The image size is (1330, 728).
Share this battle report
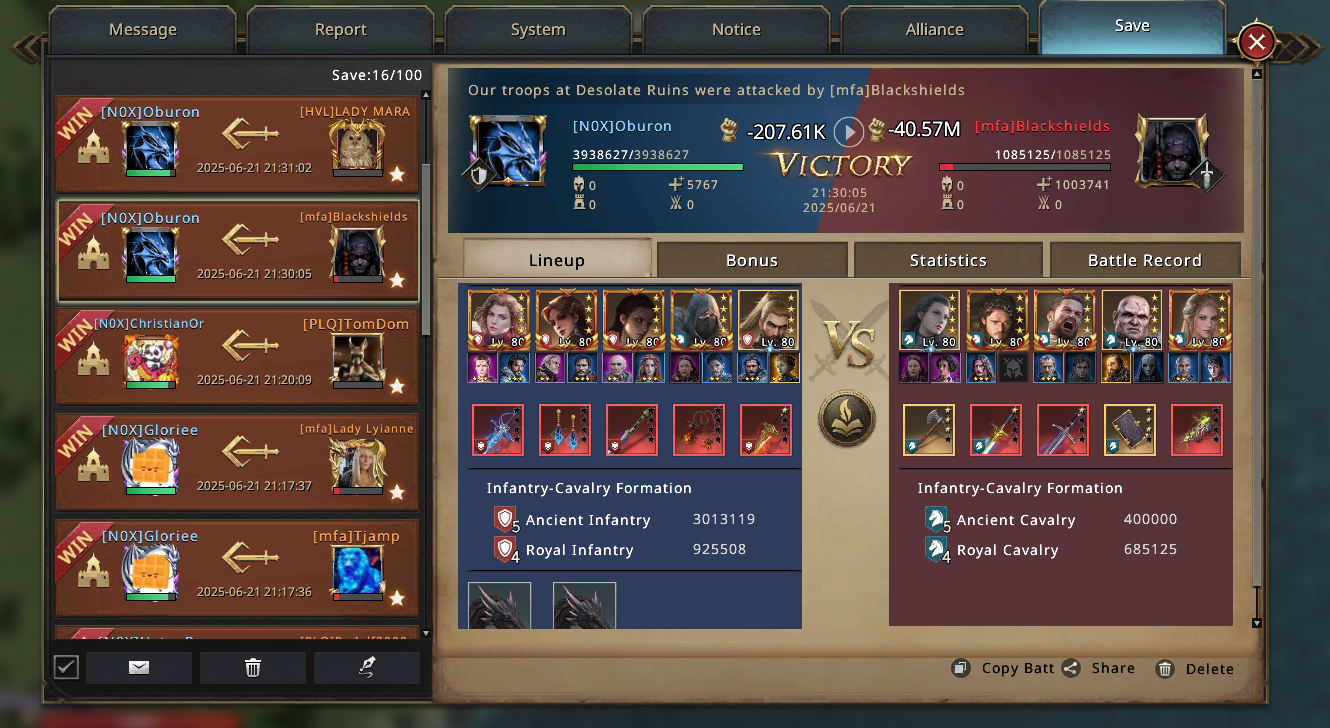click(x=1099, y=668)
